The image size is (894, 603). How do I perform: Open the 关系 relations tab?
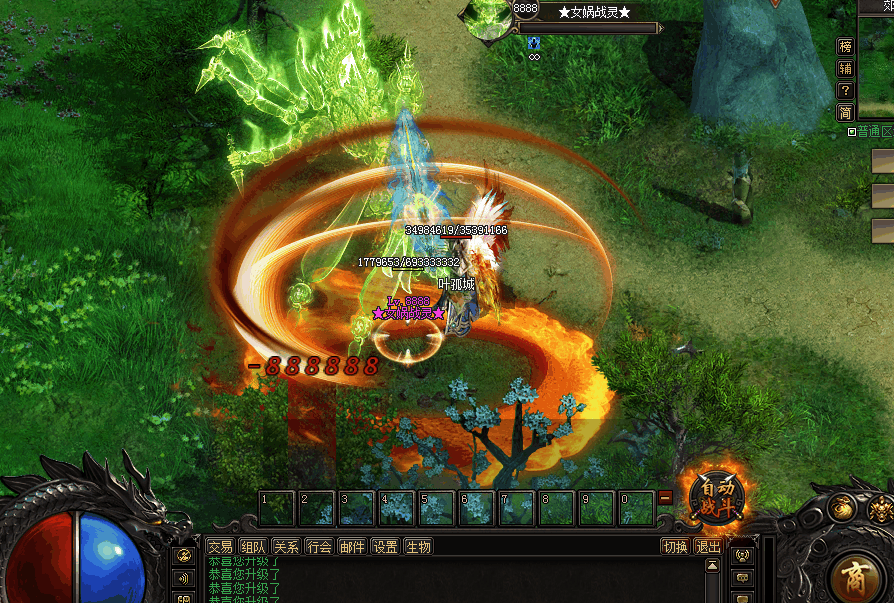click(x=287, y=547)
